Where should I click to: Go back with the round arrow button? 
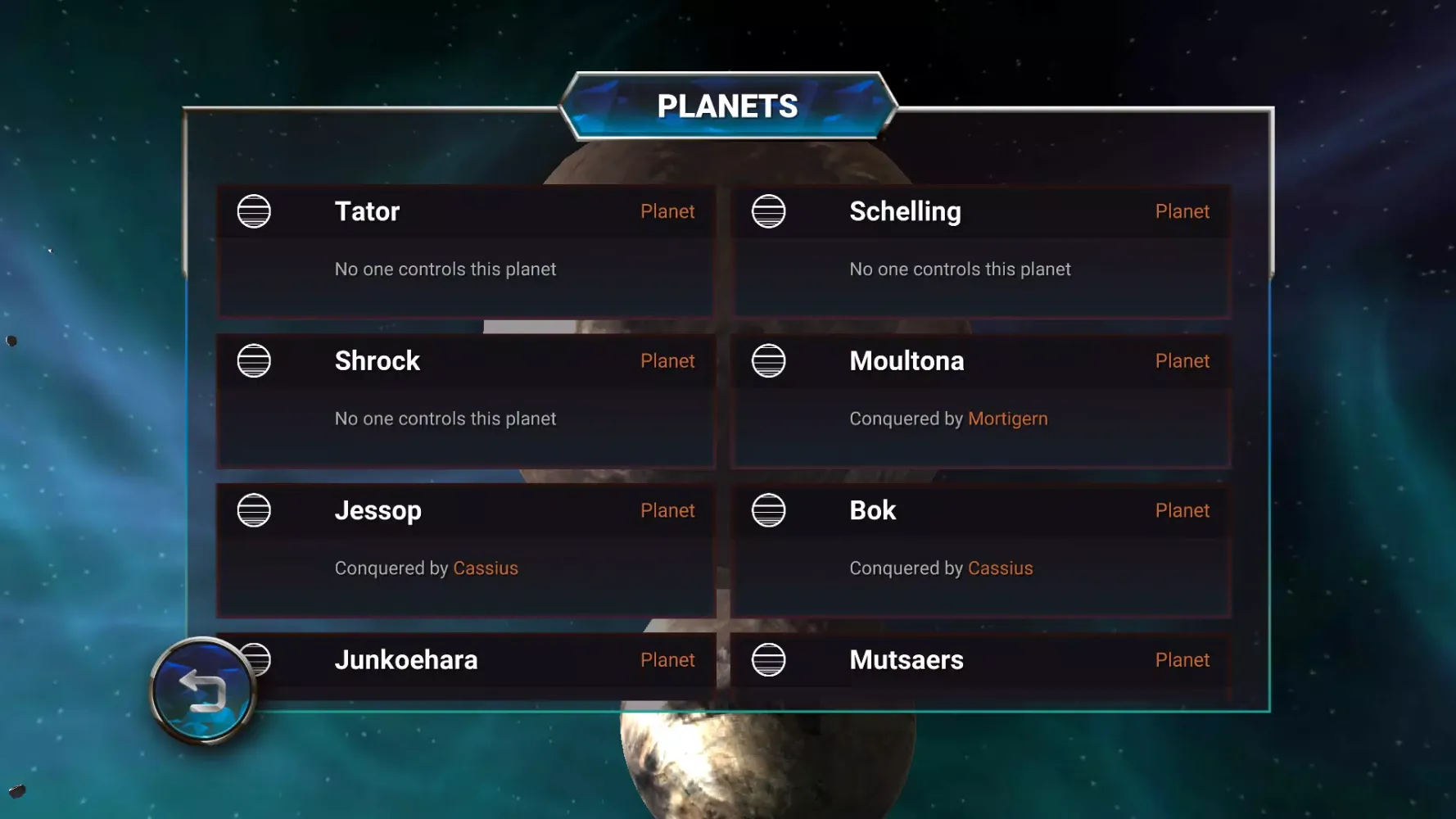tap(202, 690)
